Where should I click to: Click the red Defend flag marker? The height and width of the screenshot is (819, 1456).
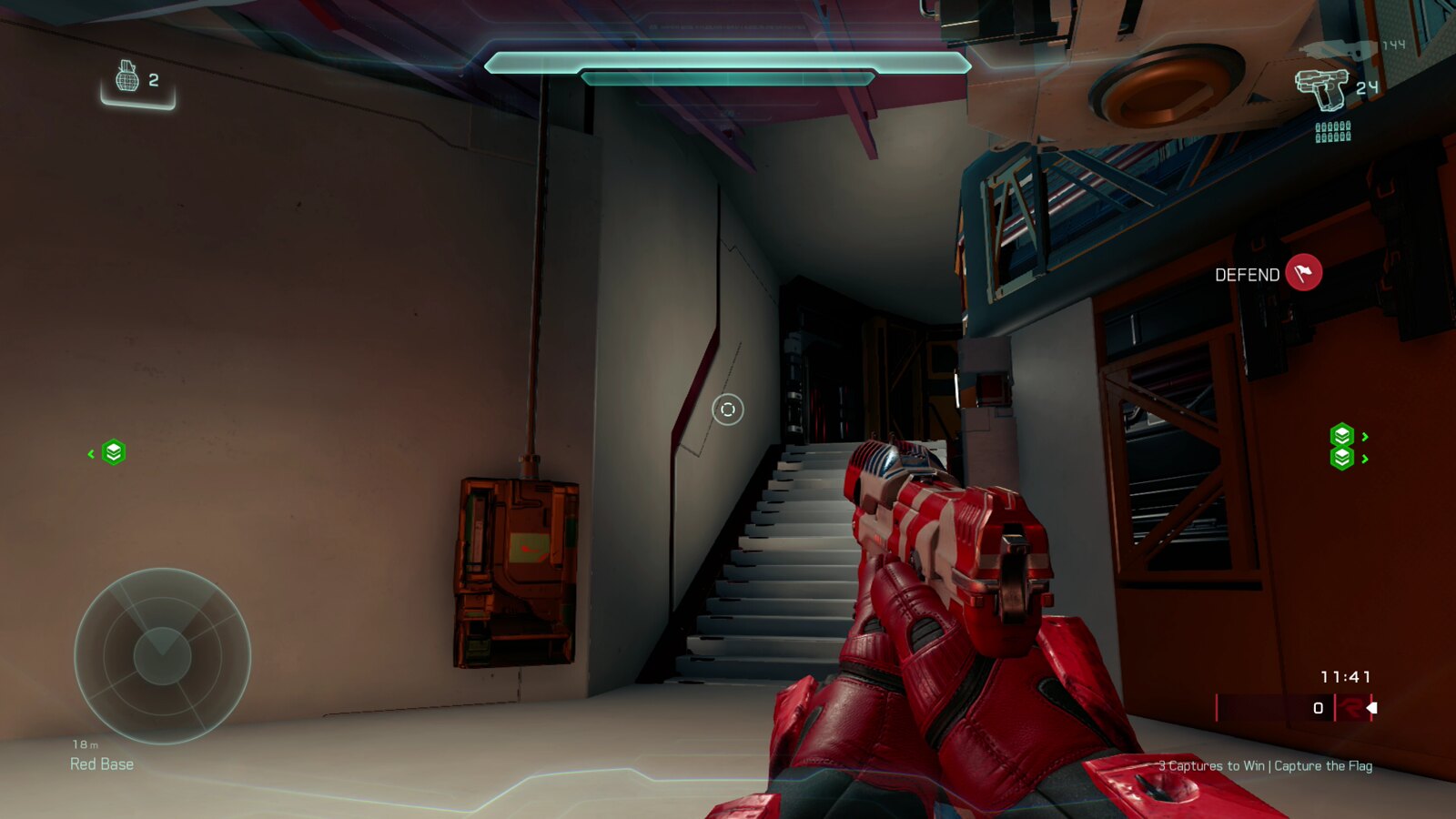pos(1303,273)
